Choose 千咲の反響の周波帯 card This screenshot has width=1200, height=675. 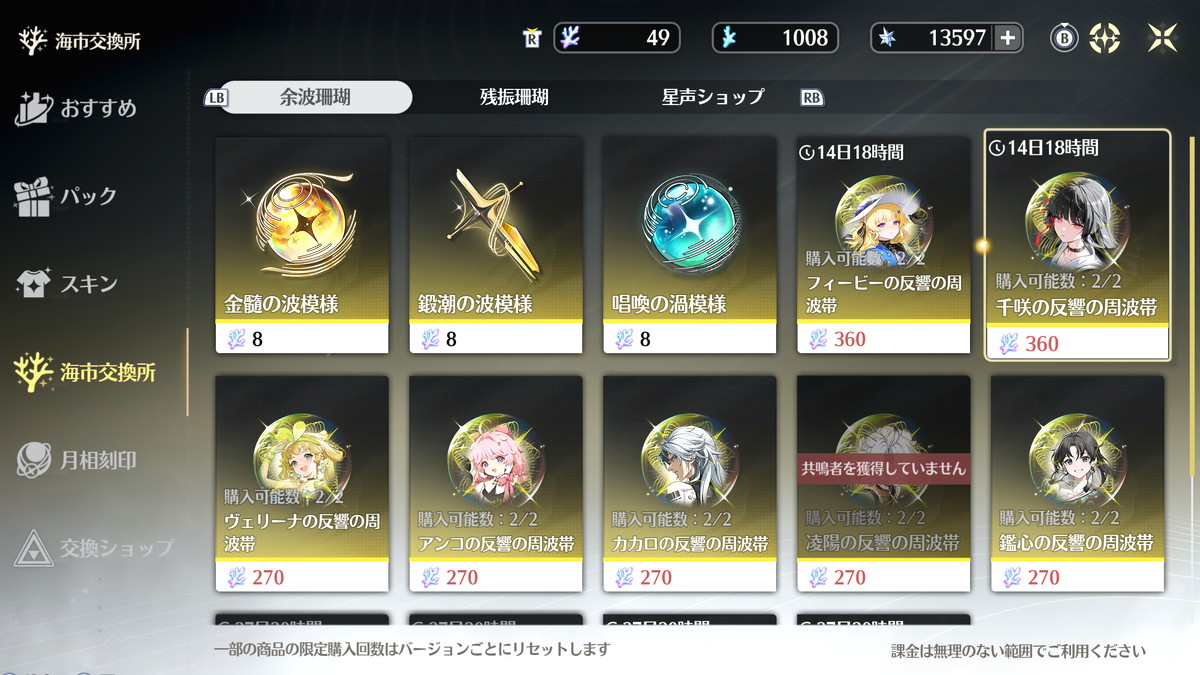point(1077,244)
